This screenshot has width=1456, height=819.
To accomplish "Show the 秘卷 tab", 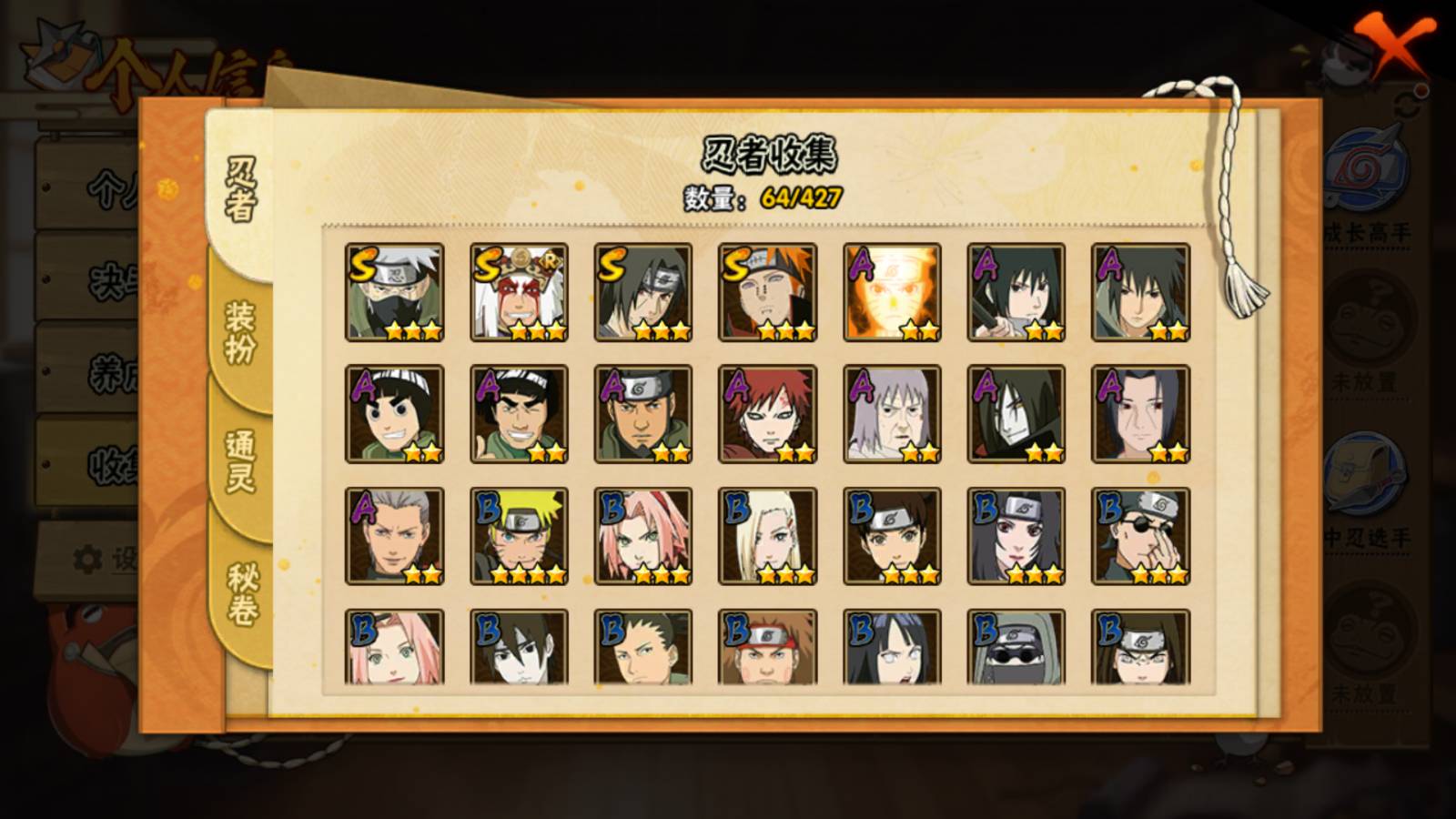I will (242, 593).
